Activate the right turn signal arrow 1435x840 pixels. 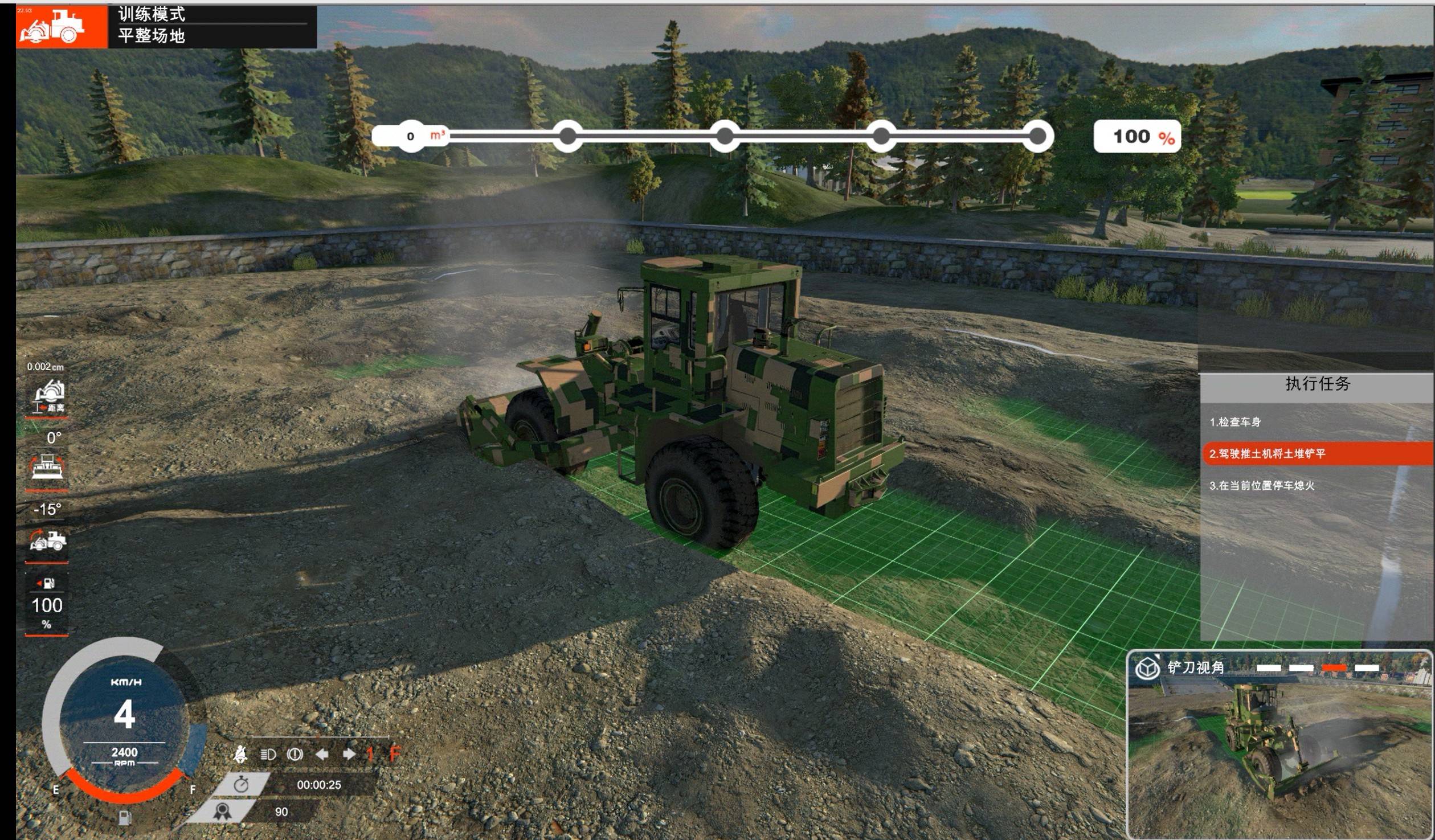(x=349, y=755)
